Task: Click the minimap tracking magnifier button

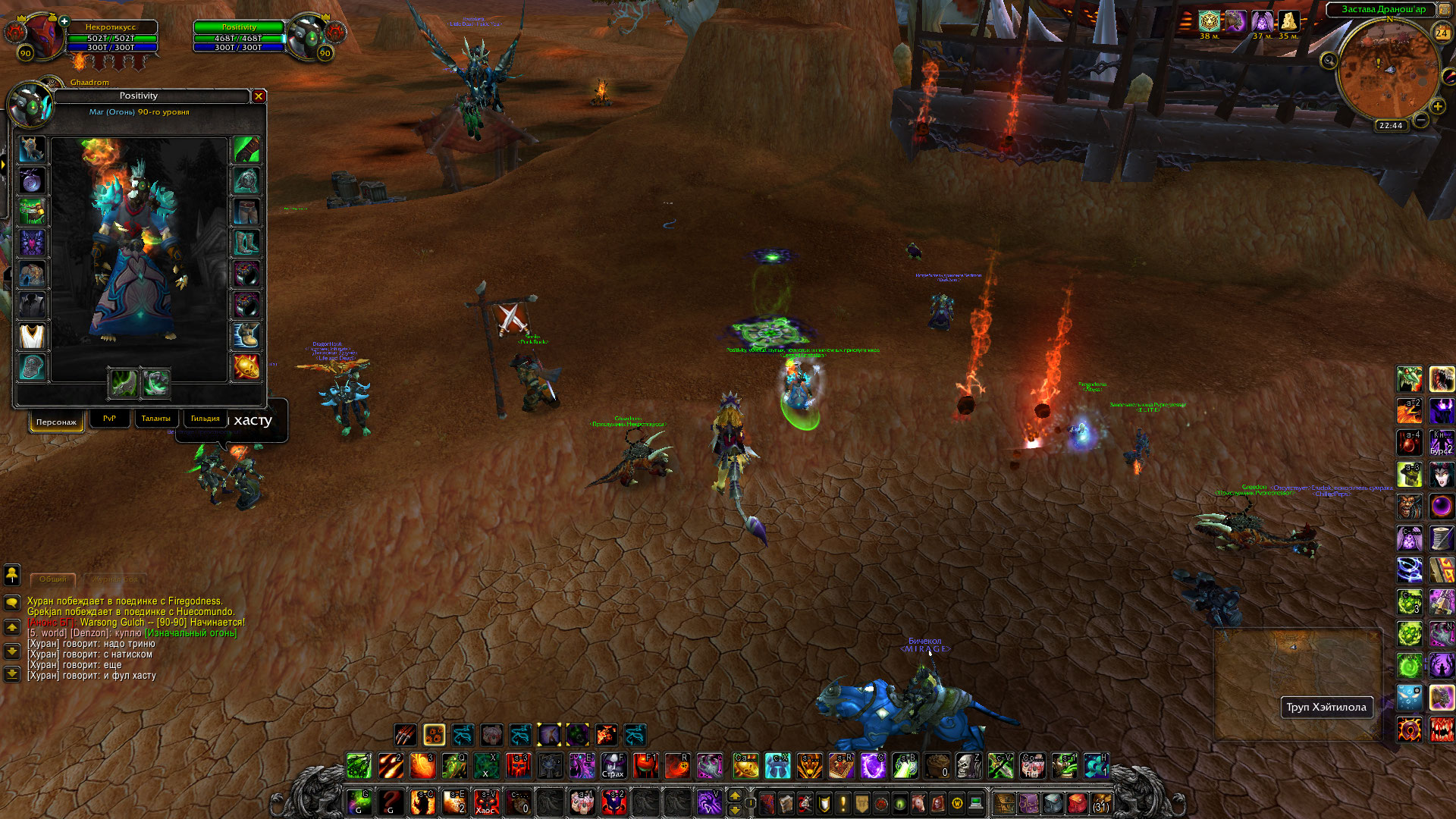Action: point(1329,61)
